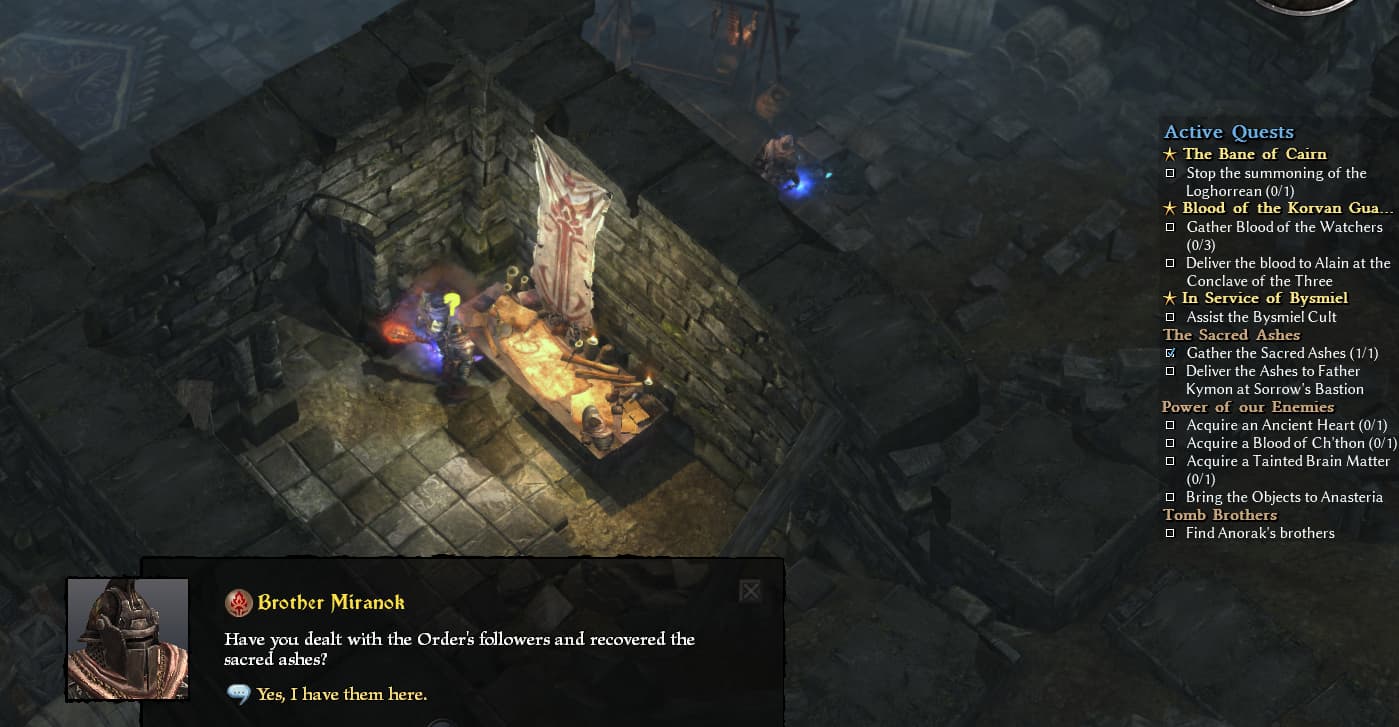Select the Blood of the Korvan quest title
The height and width of the screenshot is (727, 1399).
tap(1287, 208)
